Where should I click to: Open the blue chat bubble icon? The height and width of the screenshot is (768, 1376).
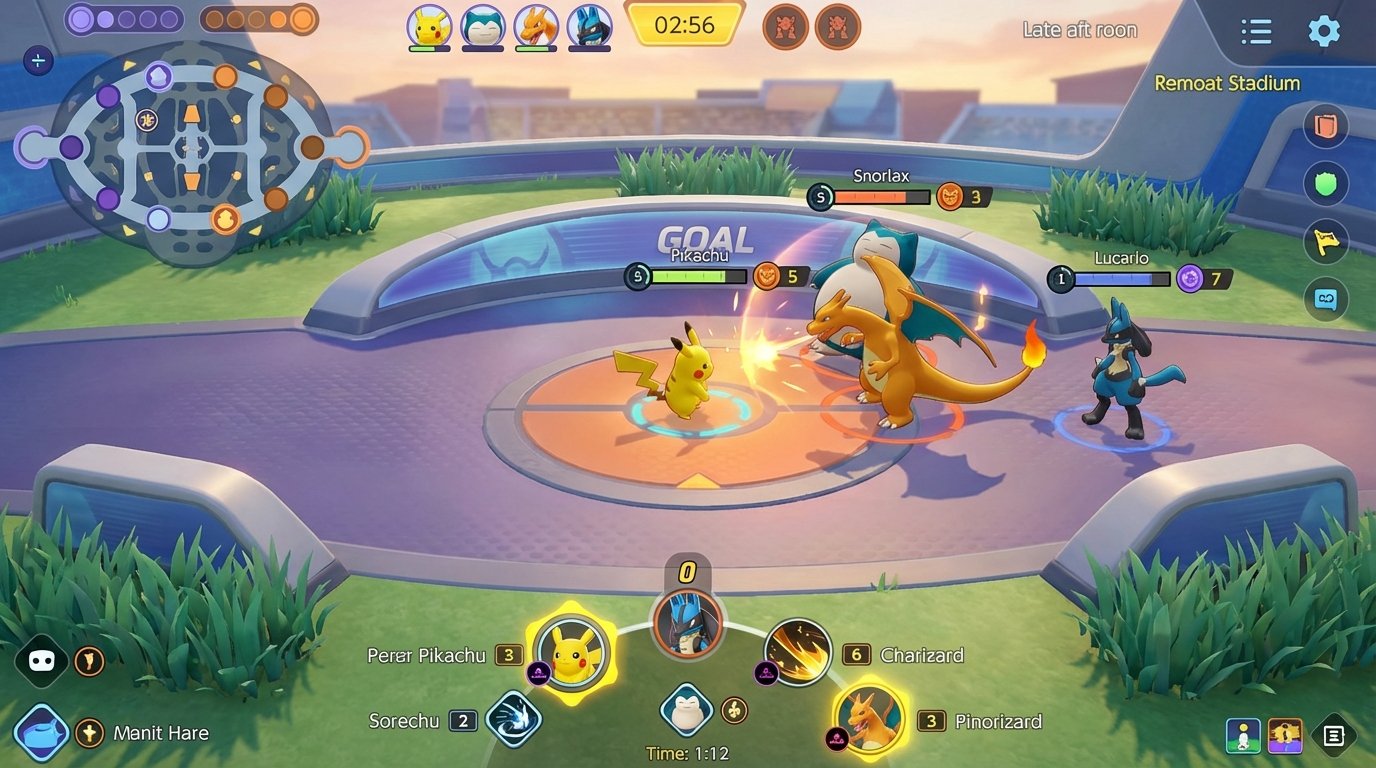point(1326,299)
